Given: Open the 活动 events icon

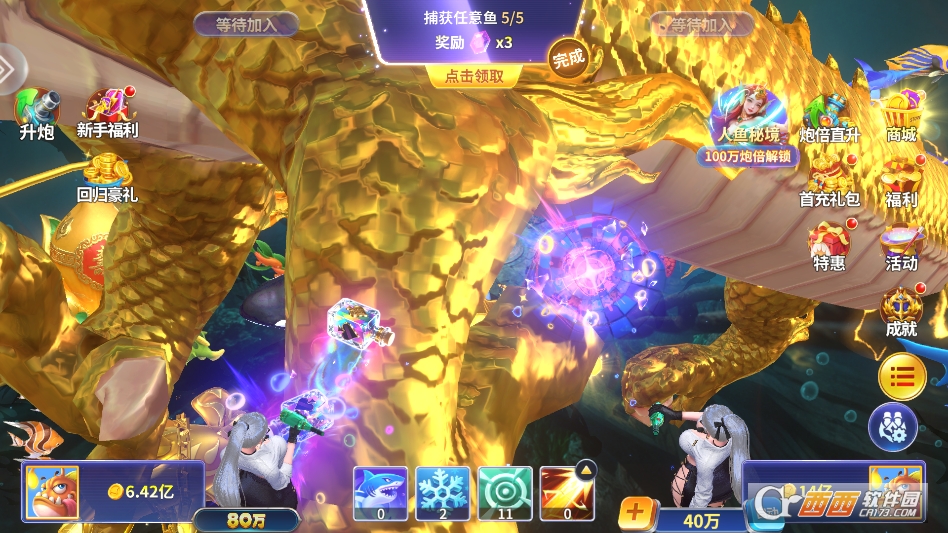Looking at the screenshot, I should [901, 247].
